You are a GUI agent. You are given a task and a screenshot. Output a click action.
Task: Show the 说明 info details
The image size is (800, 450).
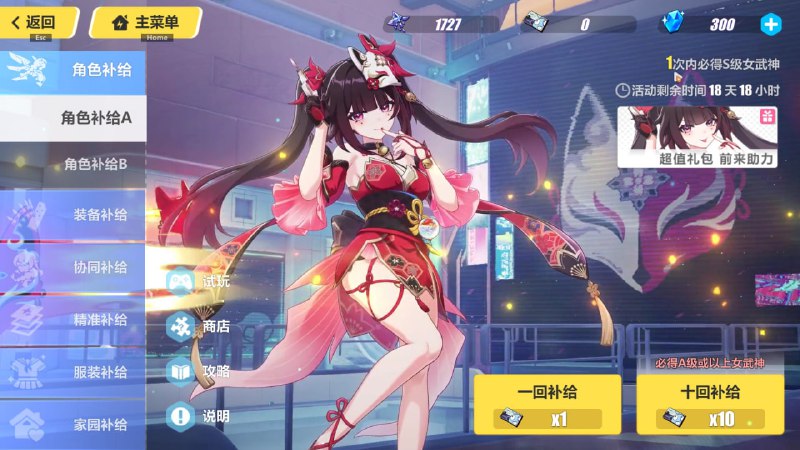(x=198, y=415)
